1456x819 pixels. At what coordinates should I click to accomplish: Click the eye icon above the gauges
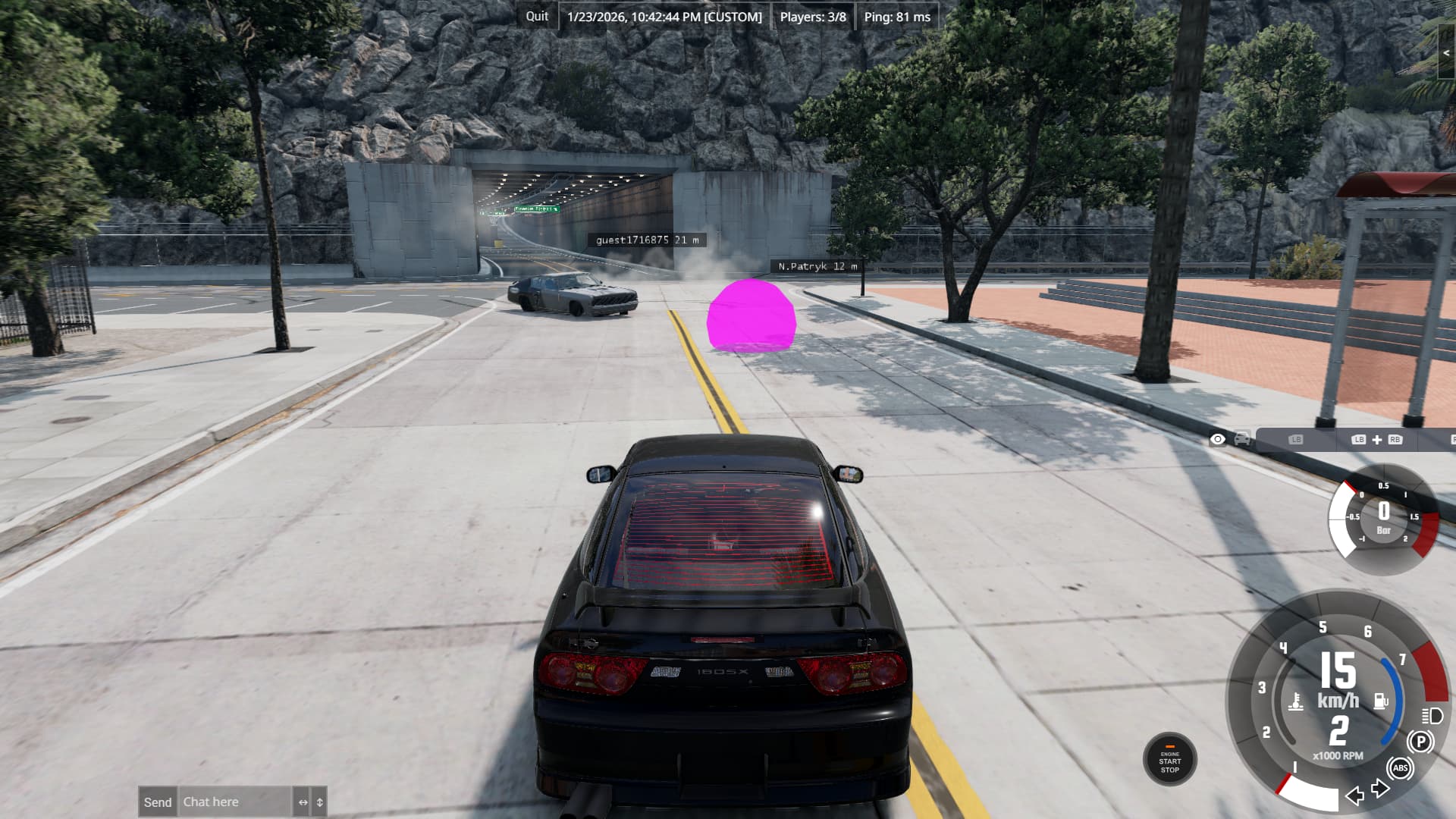click(x=1217, y=439)
